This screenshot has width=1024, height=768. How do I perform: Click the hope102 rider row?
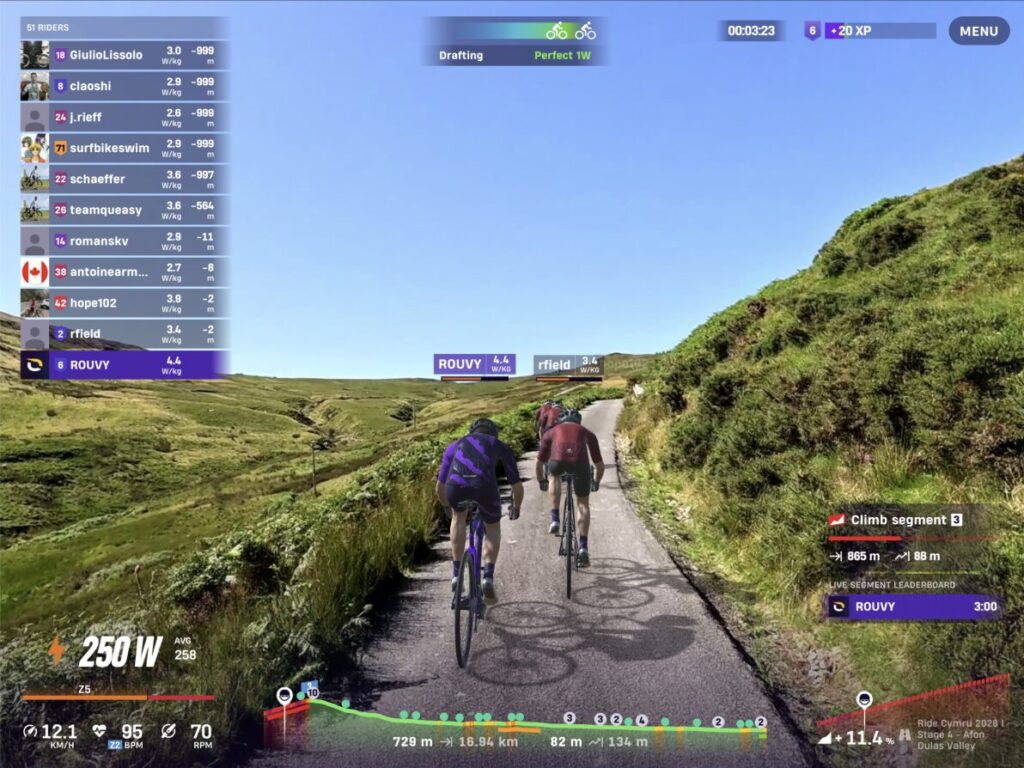tap(124, 302)
